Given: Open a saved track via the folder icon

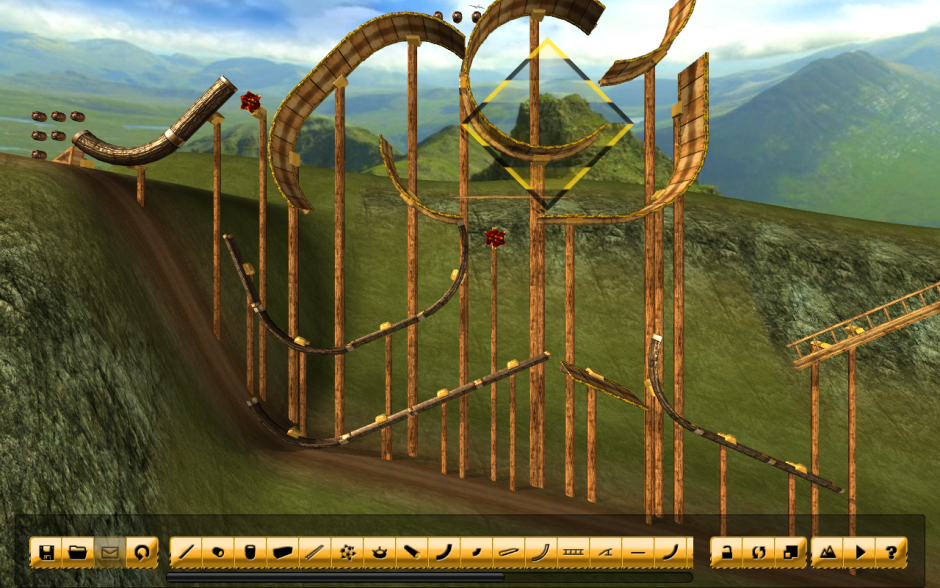Looking at the screenshot, I should click(x=77, y=551).
